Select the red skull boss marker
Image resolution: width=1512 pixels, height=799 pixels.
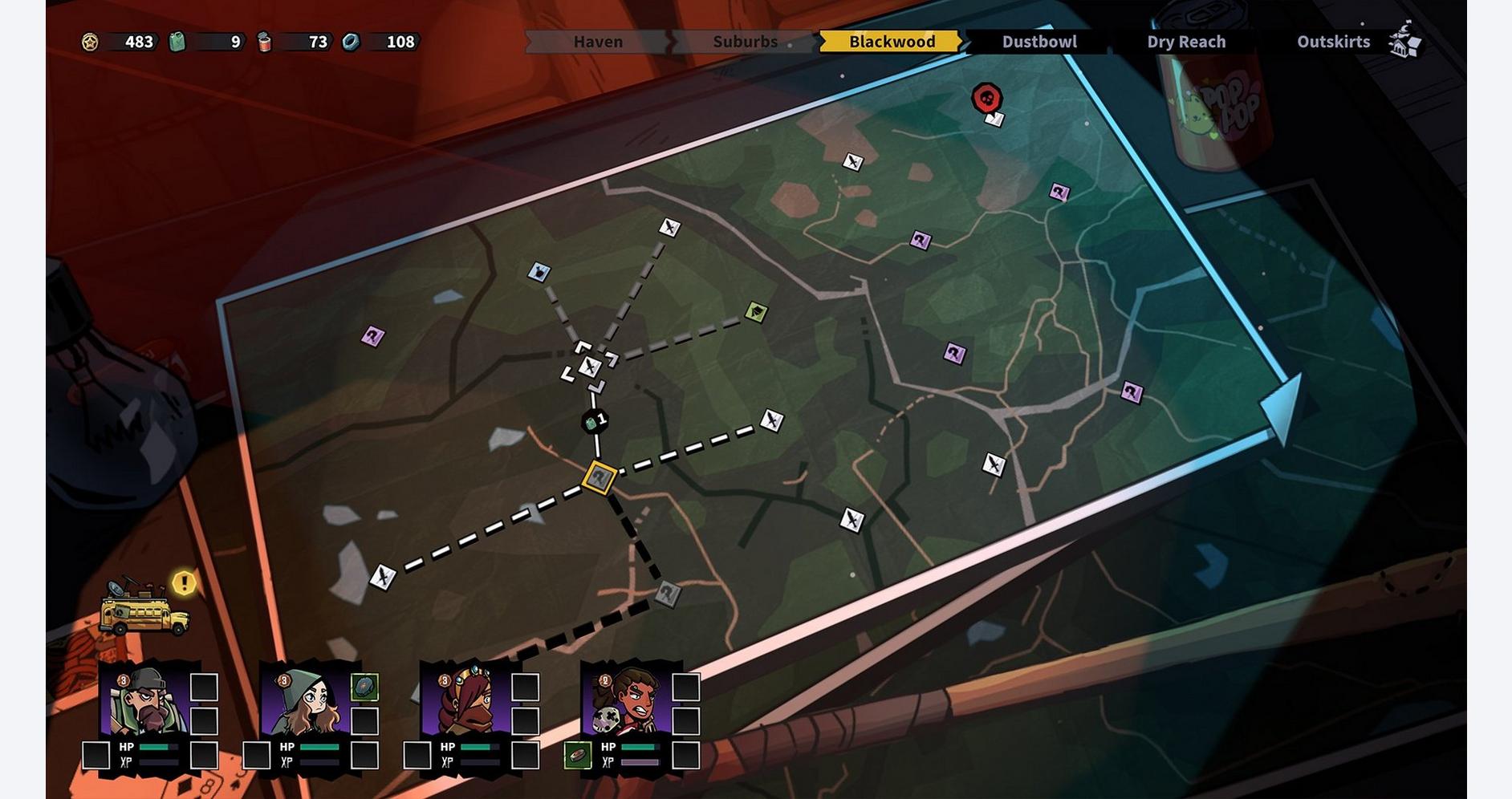click(987, 99)
